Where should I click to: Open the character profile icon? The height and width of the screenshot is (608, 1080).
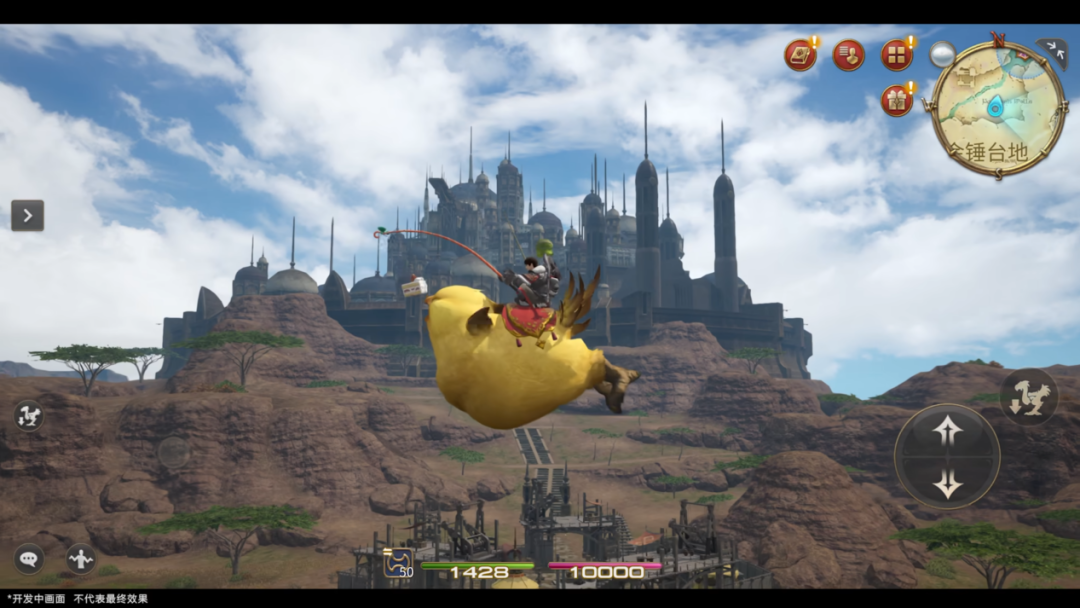pos(848,54)
